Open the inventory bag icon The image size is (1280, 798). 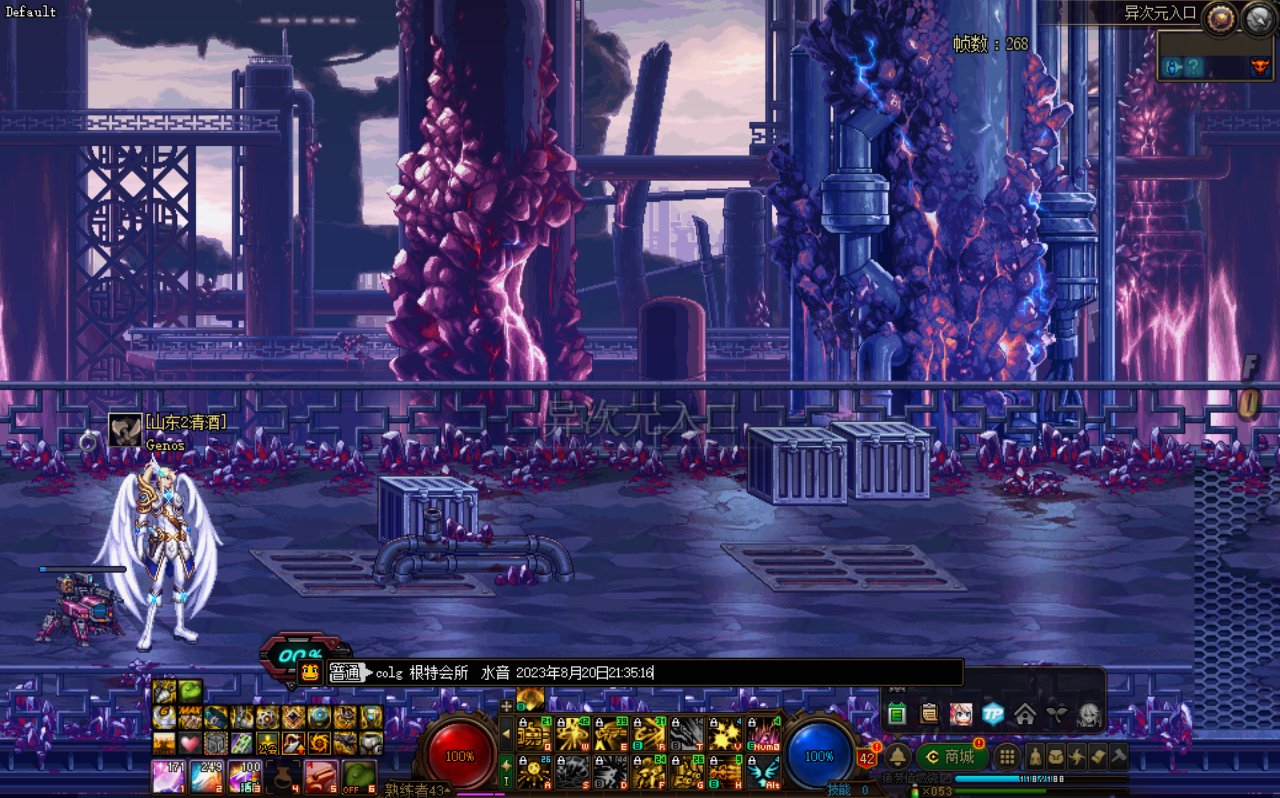[1056, 756]
